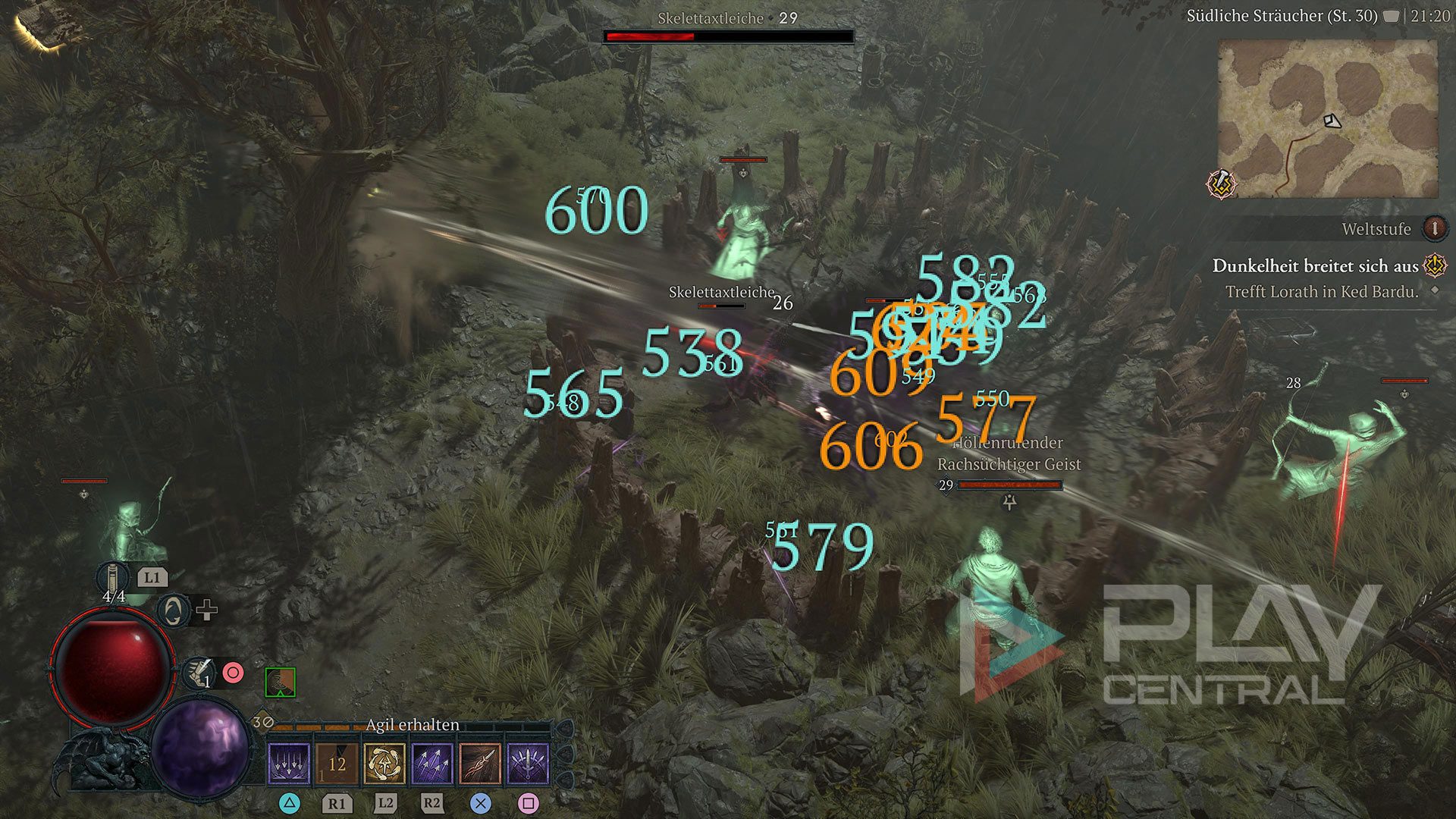Open the quest 'Dunkelheit breitet sich aus'
This screenshot has width=1456, height=819.
tap(1315, 266)
